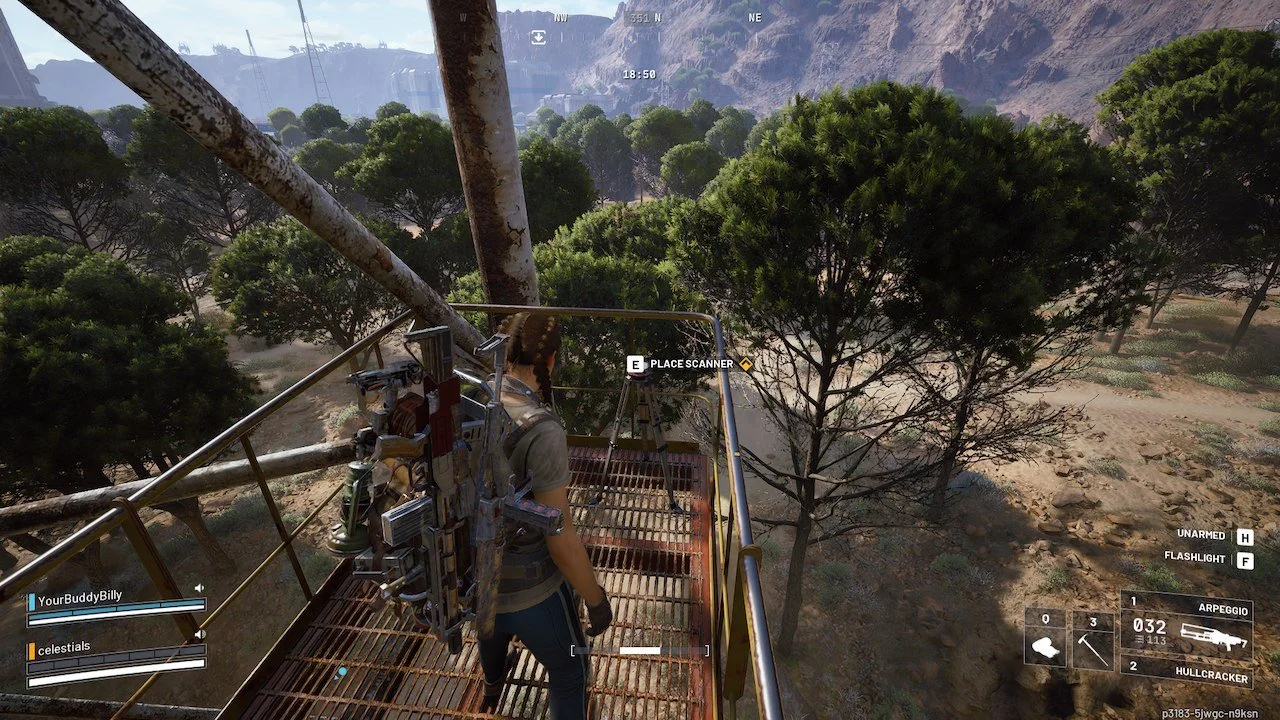Click the speaker icon above celestials
The width and height of the screenshot is (1280, 720).
[x=199, y=634]
